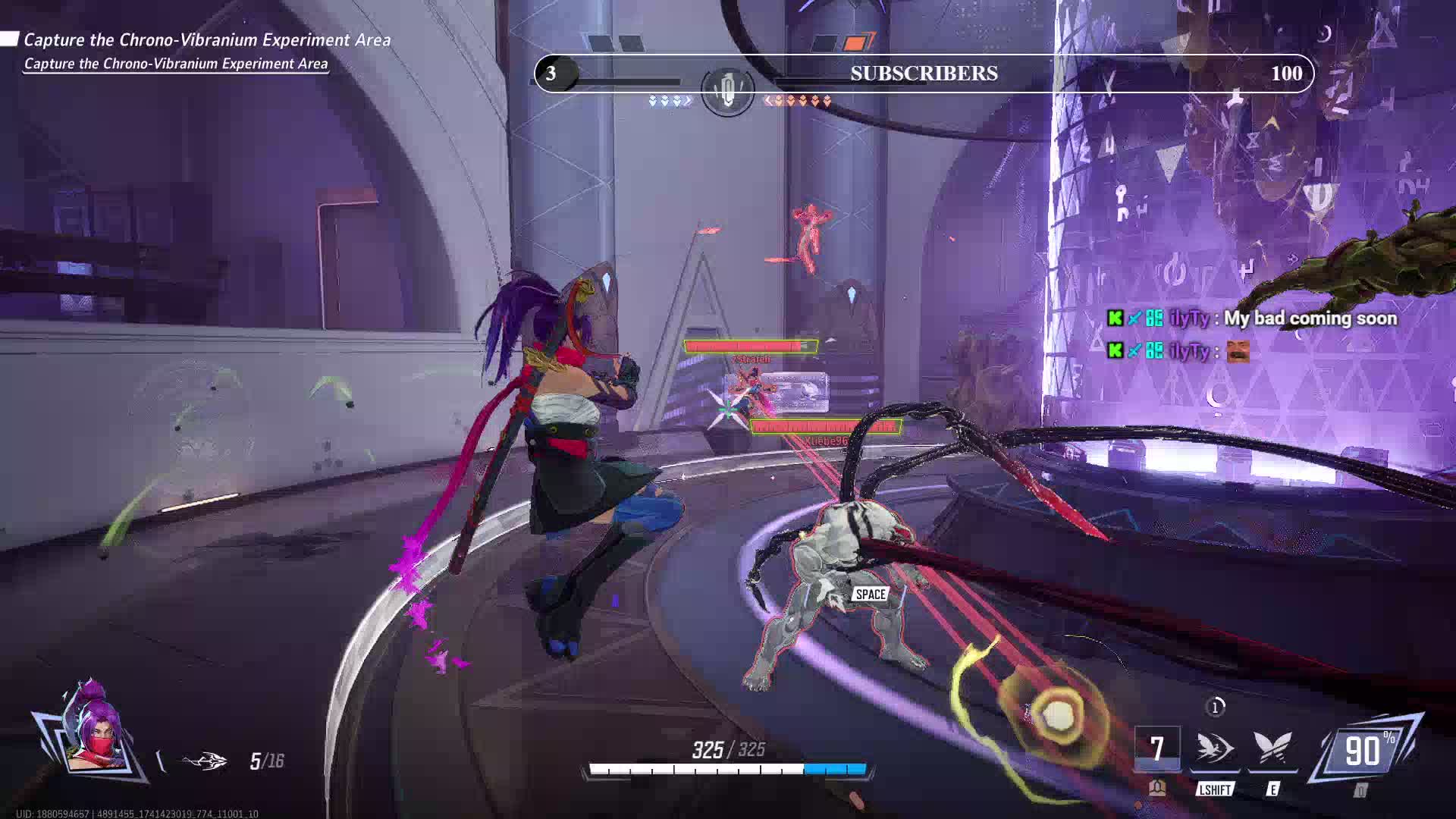Image resolution: width=1456 pixels, height=819 pixels.
Task: Open the Chrono-Vibranium objective tracker
Action: pyautogui.click(x=206, y=40)
